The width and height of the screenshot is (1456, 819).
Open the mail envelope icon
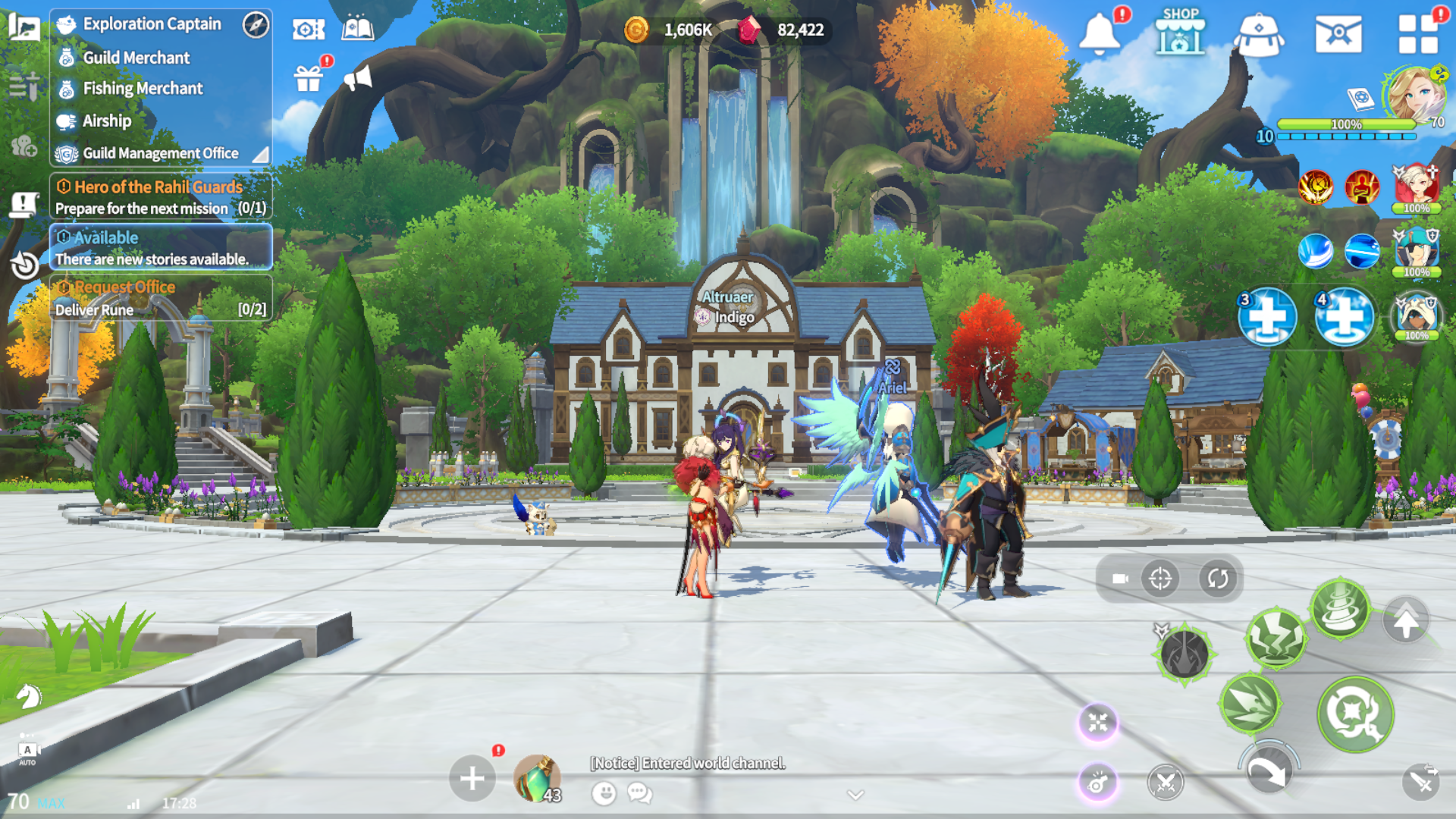1338,34
